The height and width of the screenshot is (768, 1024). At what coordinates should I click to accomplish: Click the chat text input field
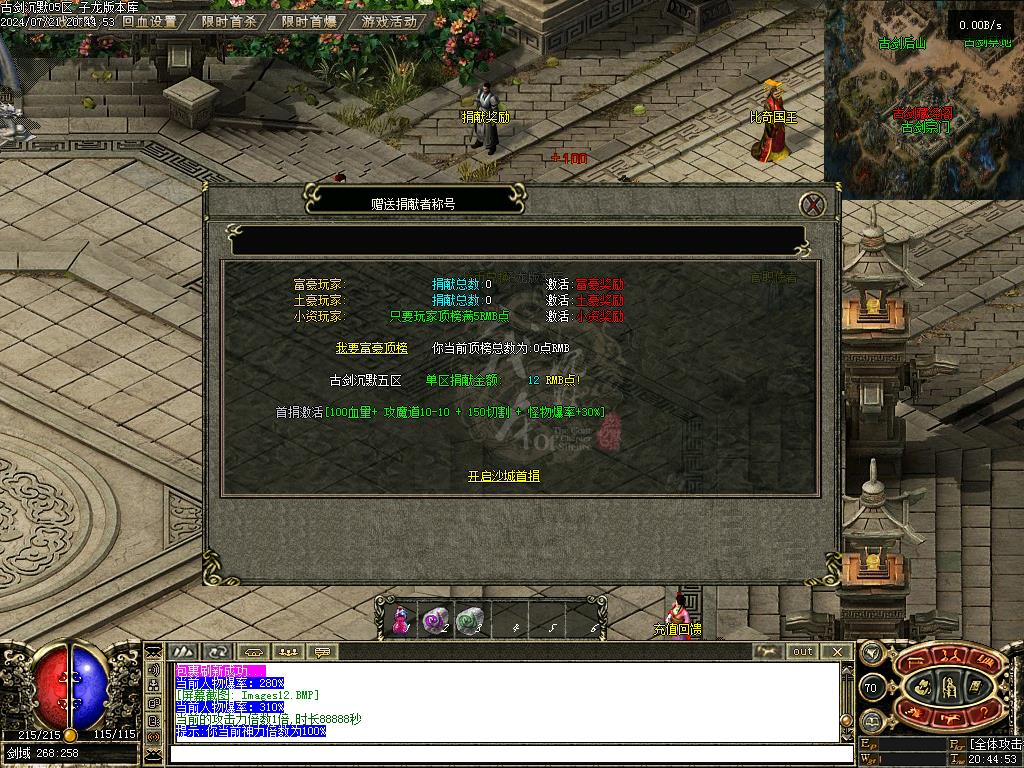tap(500, 755)
